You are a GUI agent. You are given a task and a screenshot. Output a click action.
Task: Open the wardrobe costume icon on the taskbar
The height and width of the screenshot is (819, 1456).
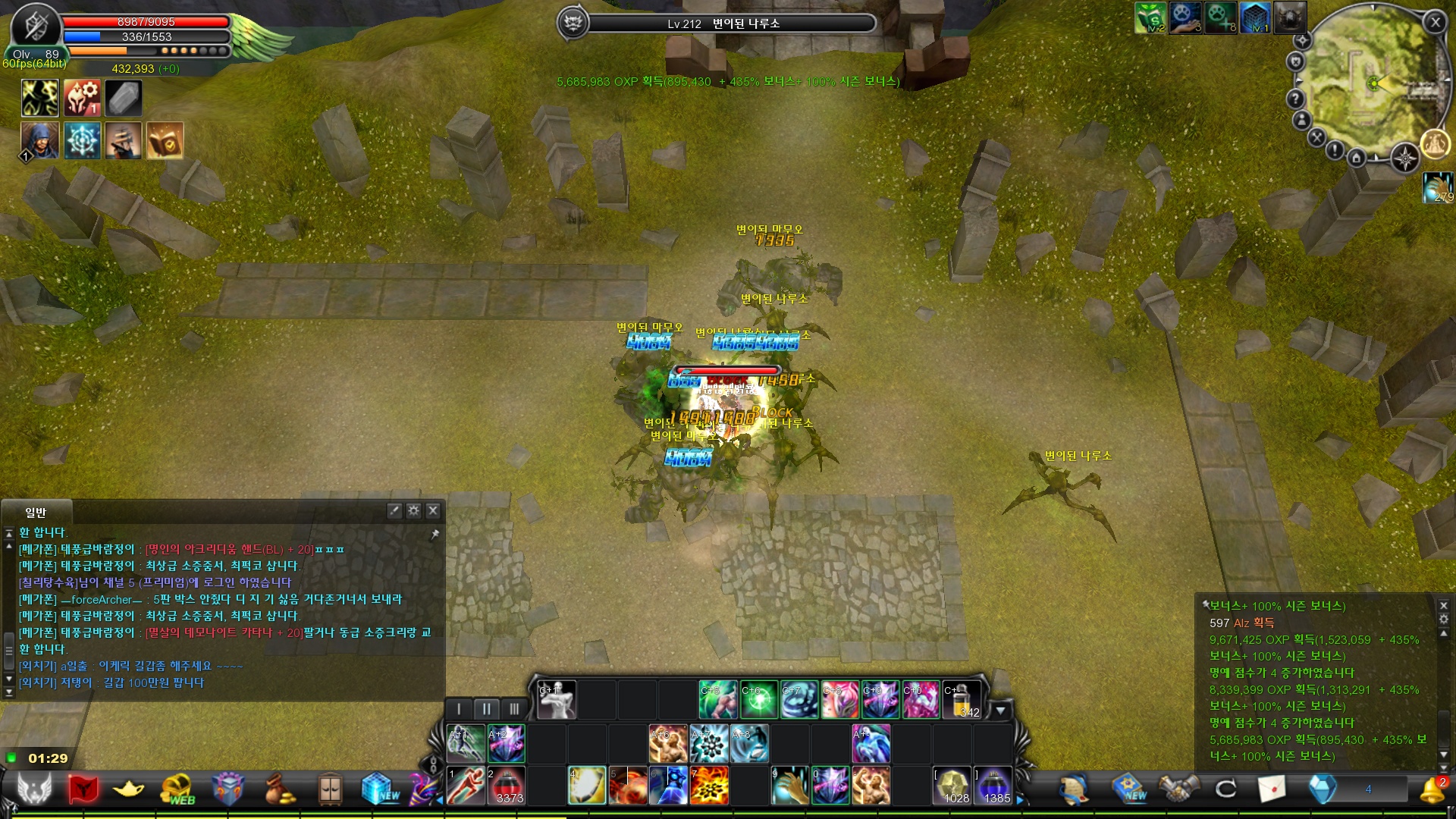tap(331, 786)
